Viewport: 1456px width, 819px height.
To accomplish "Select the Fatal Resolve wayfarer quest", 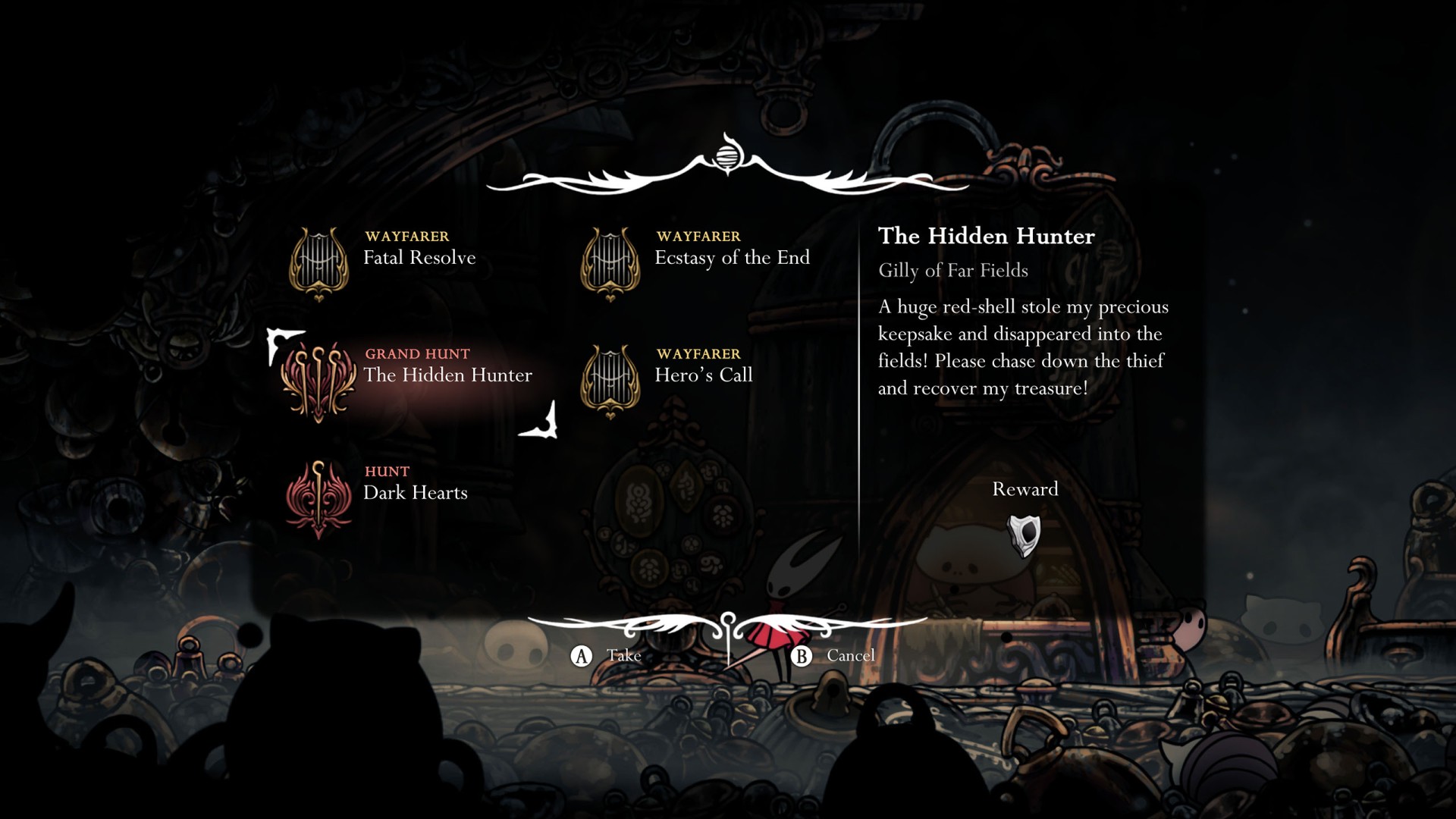I will [419, 258].
